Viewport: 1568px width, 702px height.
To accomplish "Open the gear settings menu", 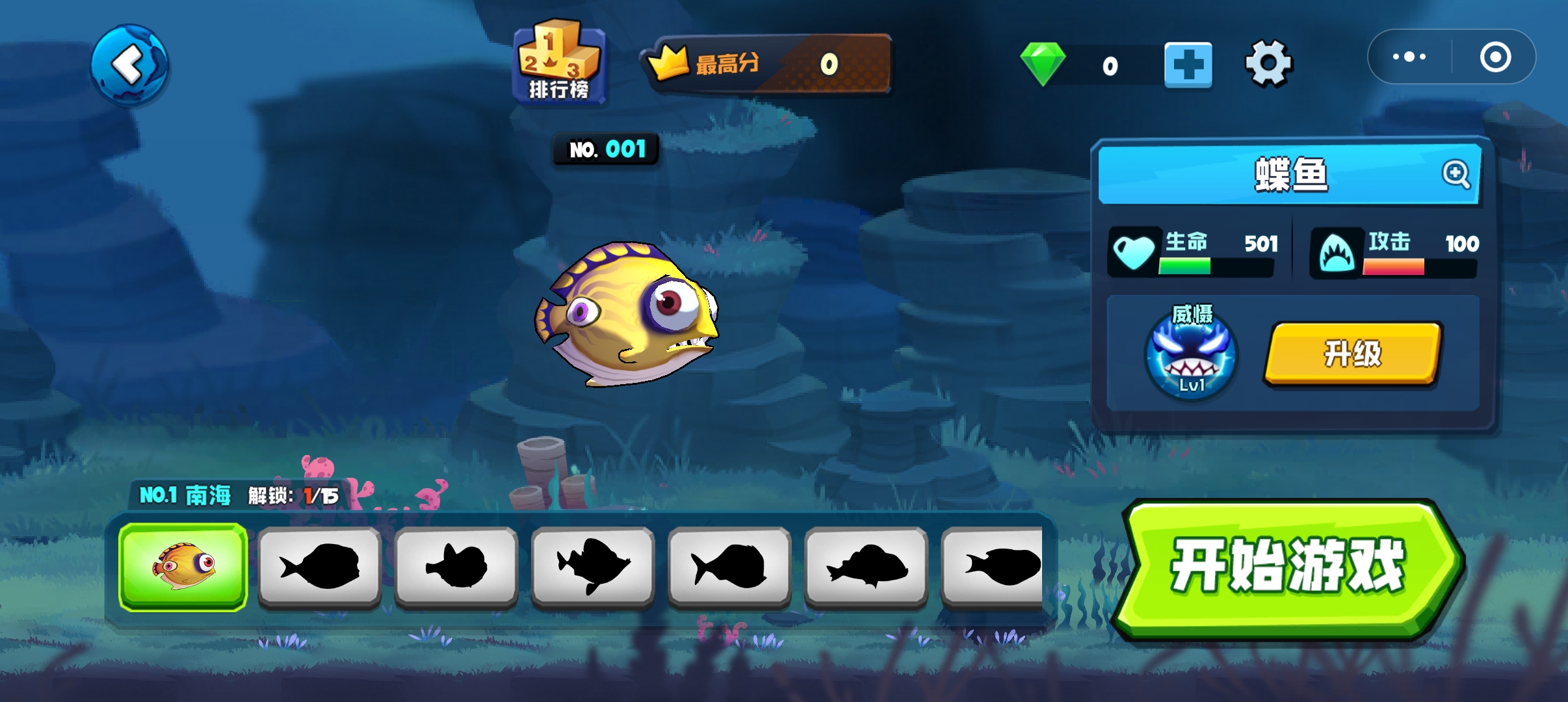I will coord(1268,64).
